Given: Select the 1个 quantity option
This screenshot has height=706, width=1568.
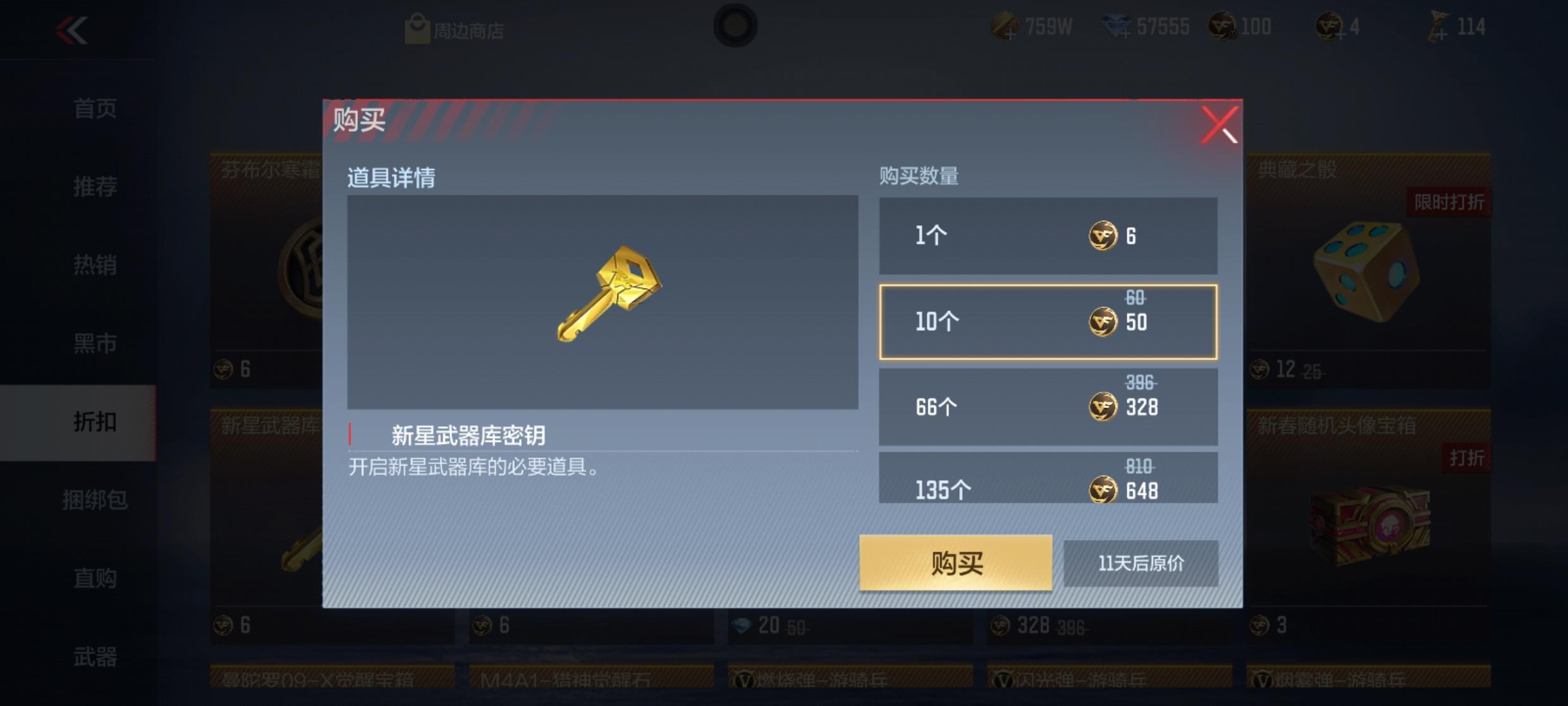Looking at the screenshot, I should [x=1048, y=235].
